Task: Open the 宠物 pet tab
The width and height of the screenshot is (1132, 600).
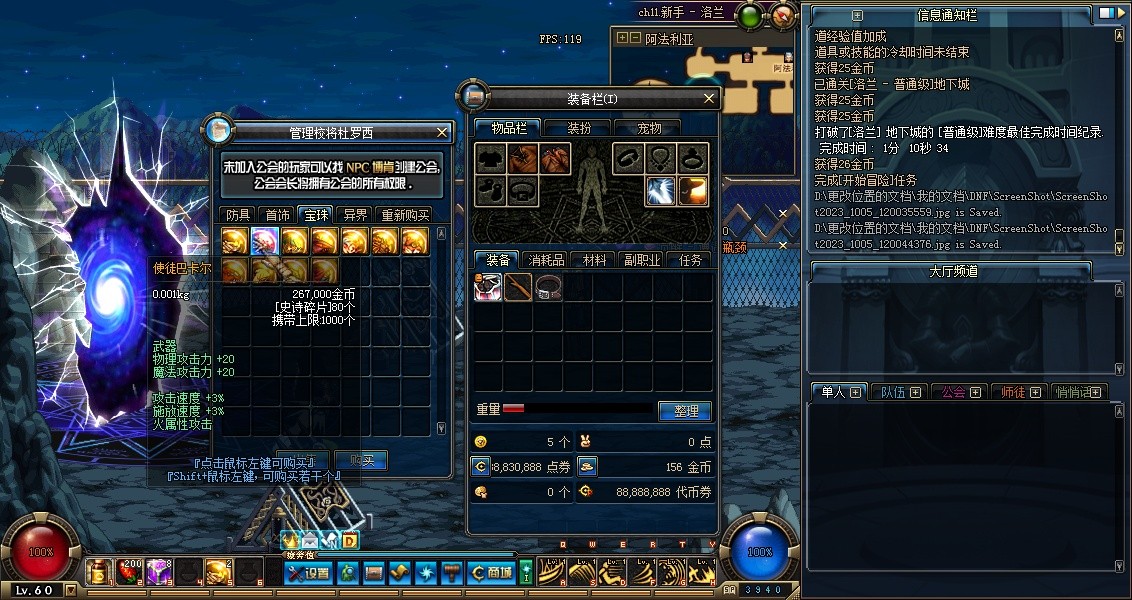Action: tap(649, 128)
